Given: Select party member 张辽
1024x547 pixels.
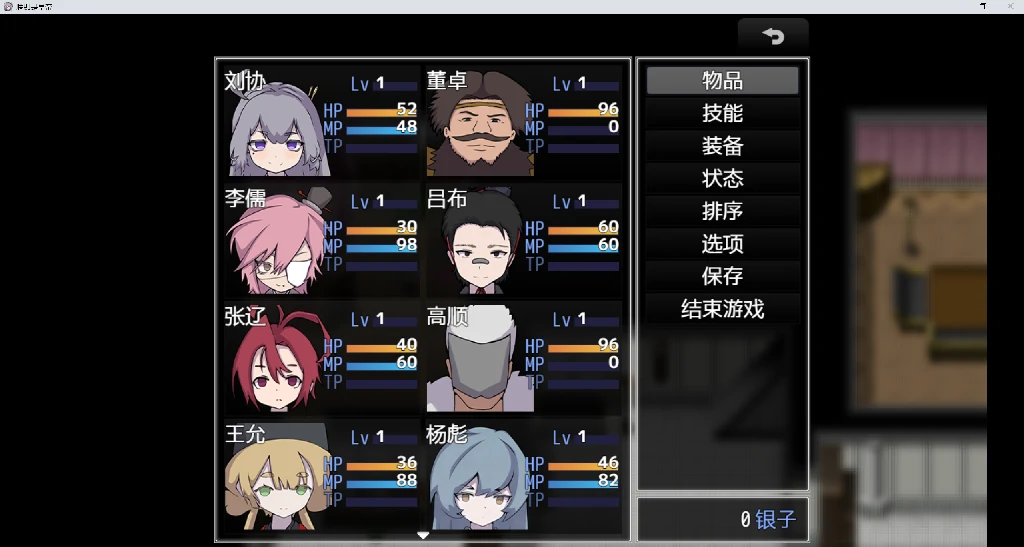Looking at the screenshot, I should (320, 356).
